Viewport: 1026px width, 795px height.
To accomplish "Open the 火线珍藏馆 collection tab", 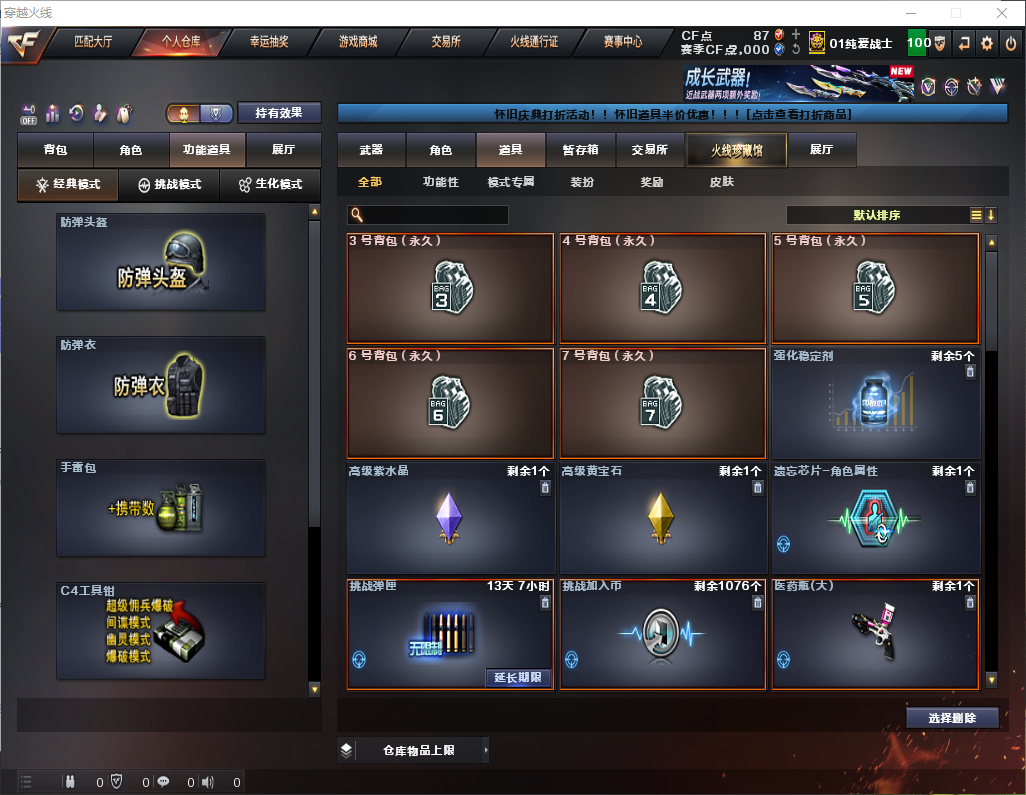I will (x=736, y=150).
